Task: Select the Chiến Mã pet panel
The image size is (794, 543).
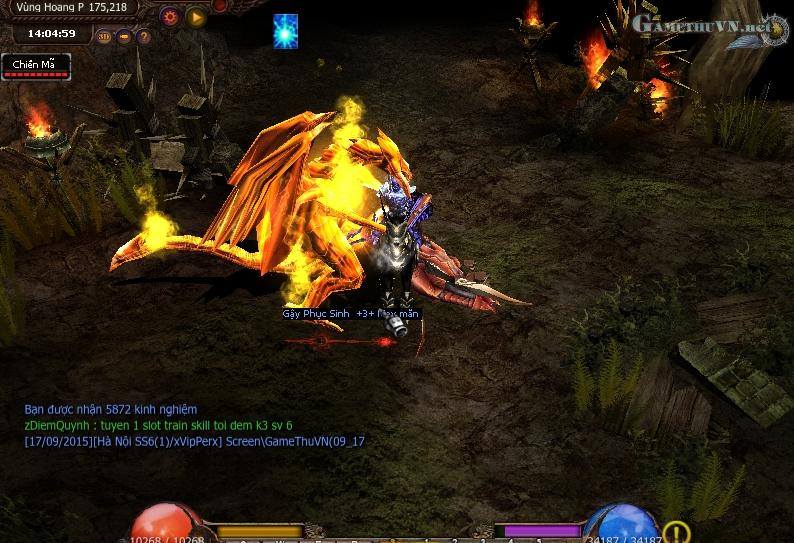Action: point(36,66)
